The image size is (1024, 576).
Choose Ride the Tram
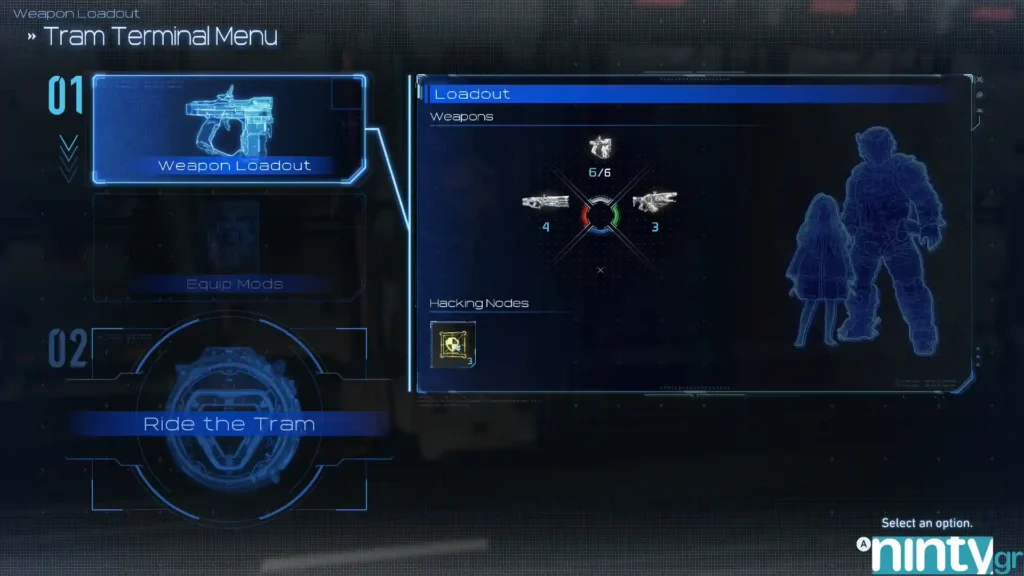click(229, 424)
